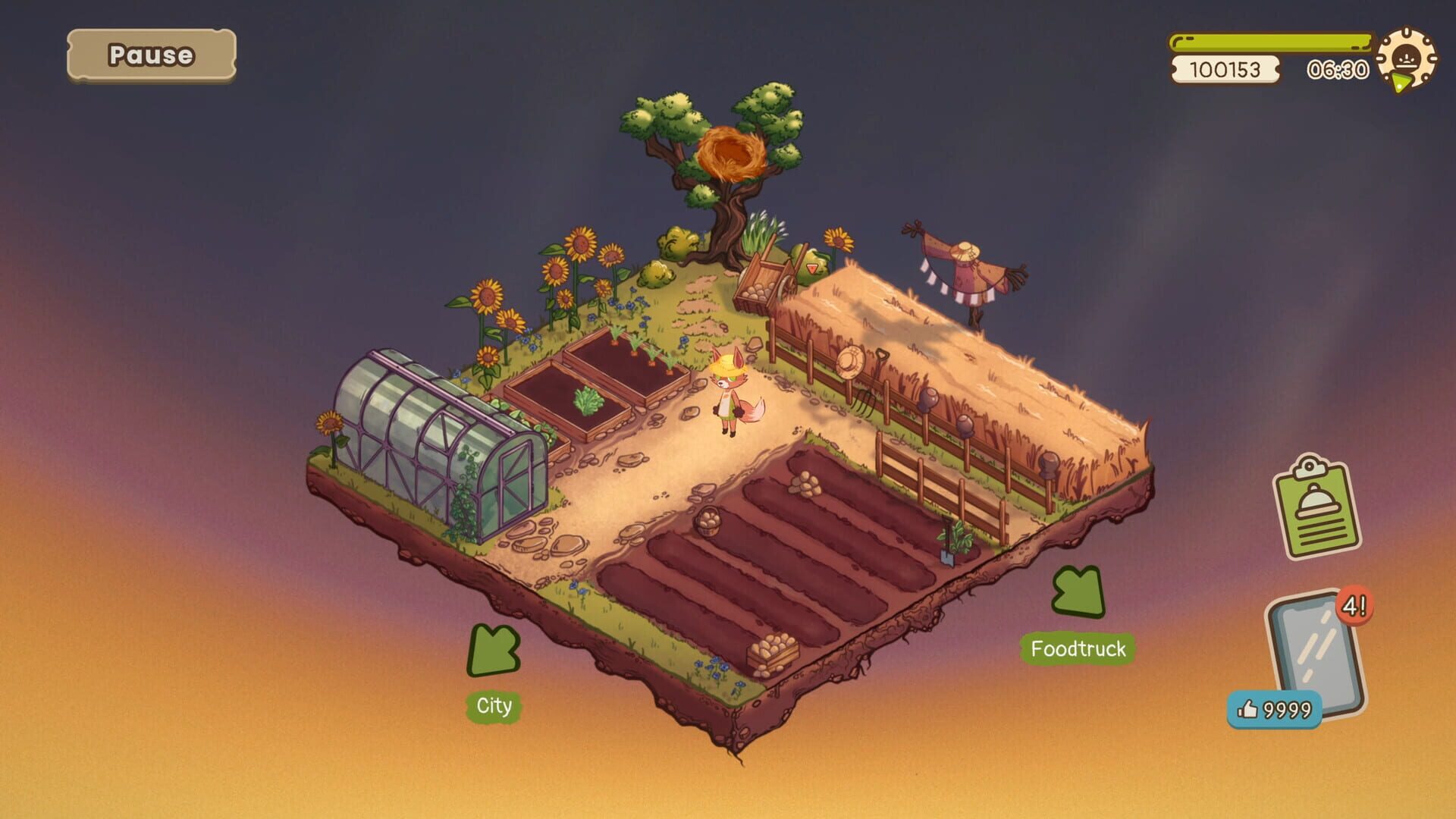Click the basket of potatoes near the field
The width and height of the screenshot is (1456, 819).
[x=708, y=523]
